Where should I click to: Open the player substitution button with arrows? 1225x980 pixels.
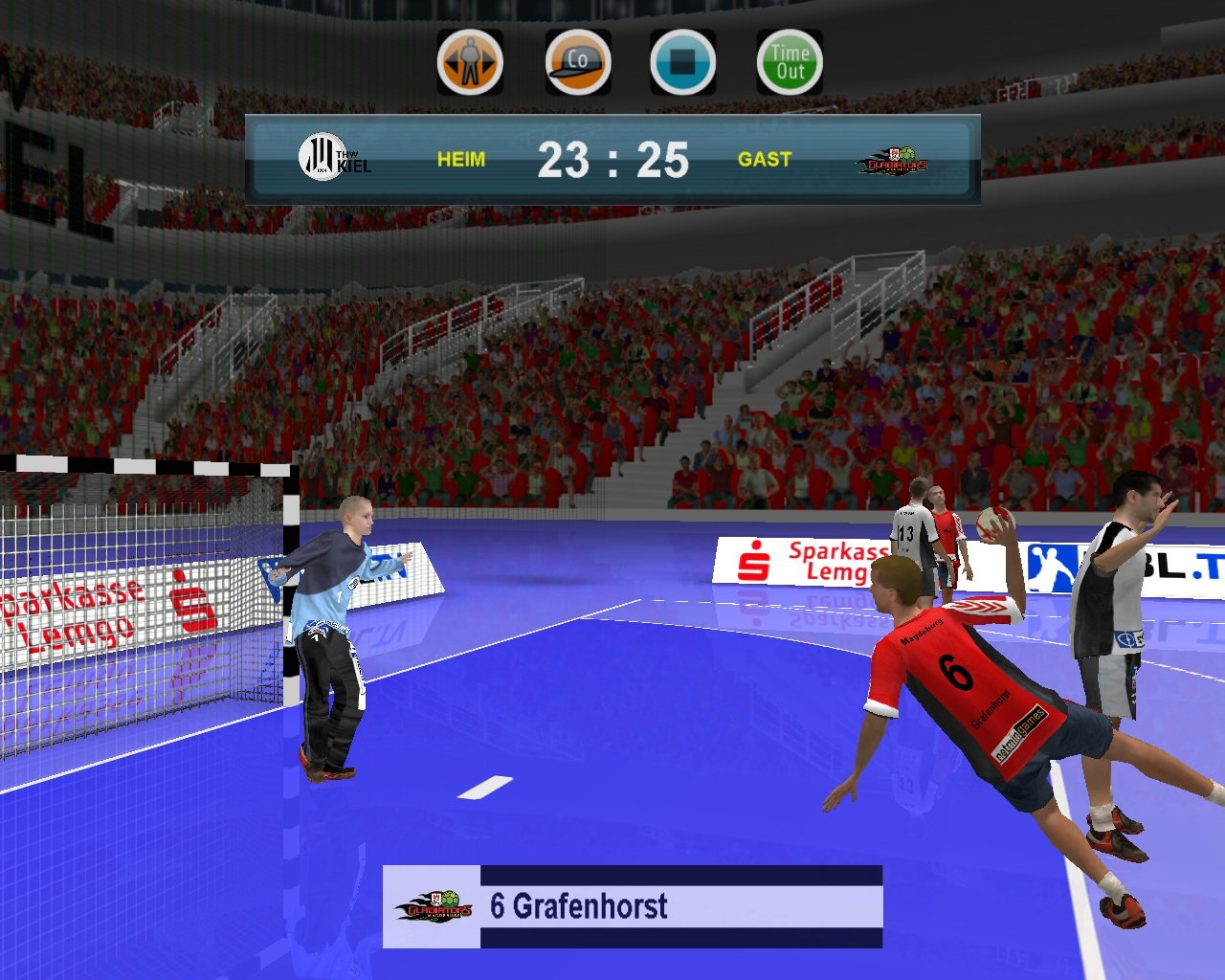470,63
